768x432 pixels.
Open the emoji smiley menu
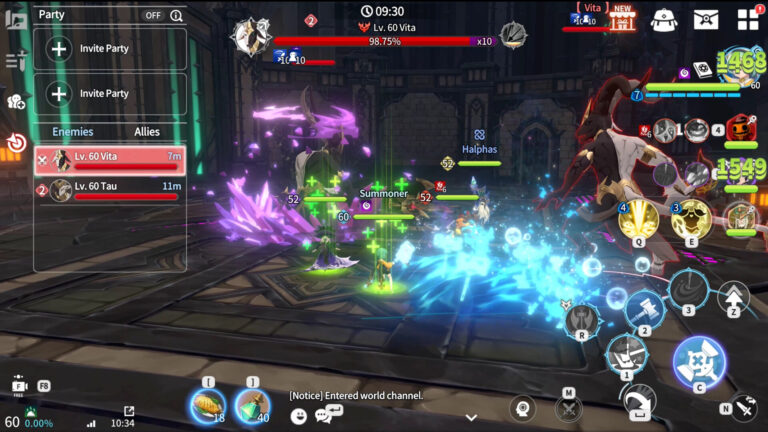(x=299, y=414)
